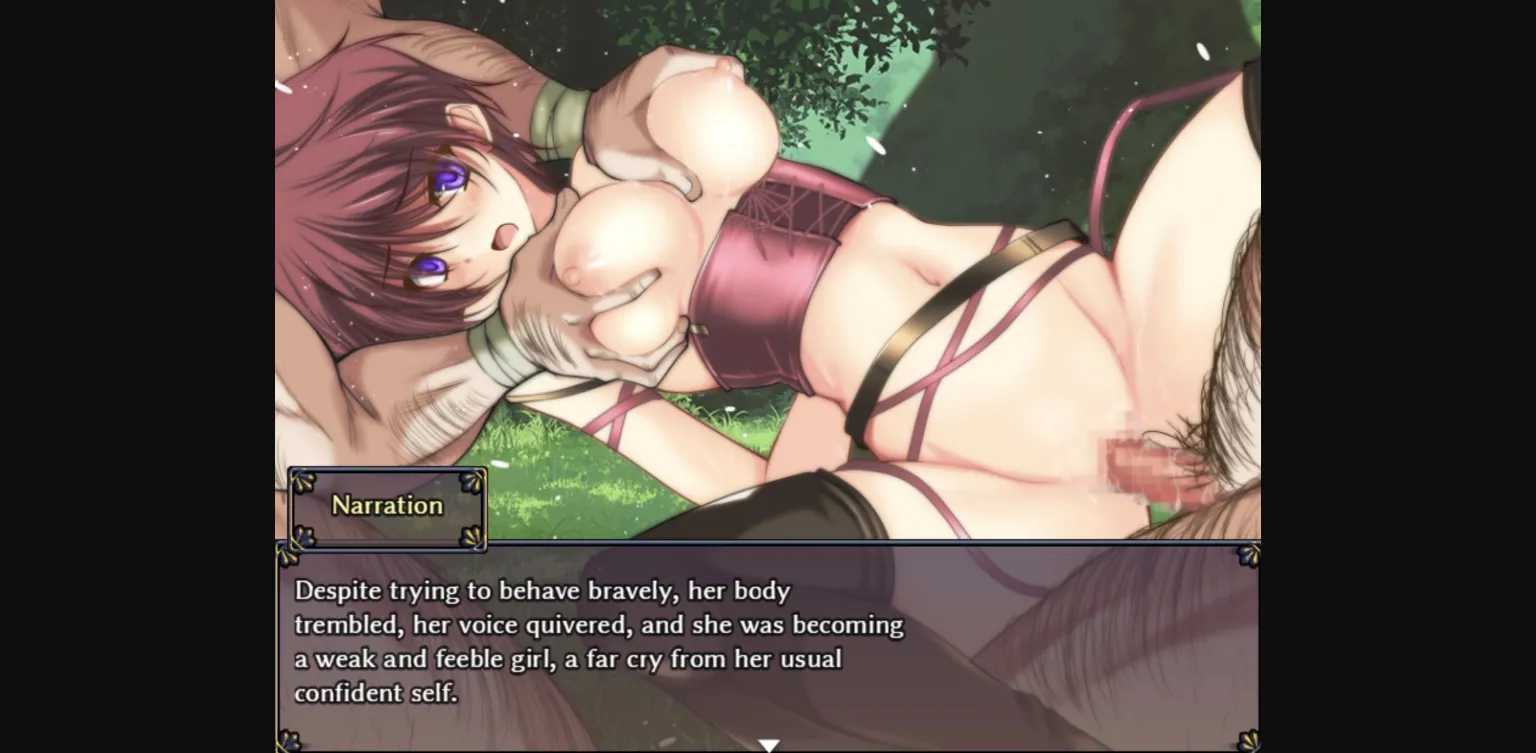Click the top-left leaf ornament on the Narration plate
This screenshot has height=753, width=1536.
pos(303,481)
